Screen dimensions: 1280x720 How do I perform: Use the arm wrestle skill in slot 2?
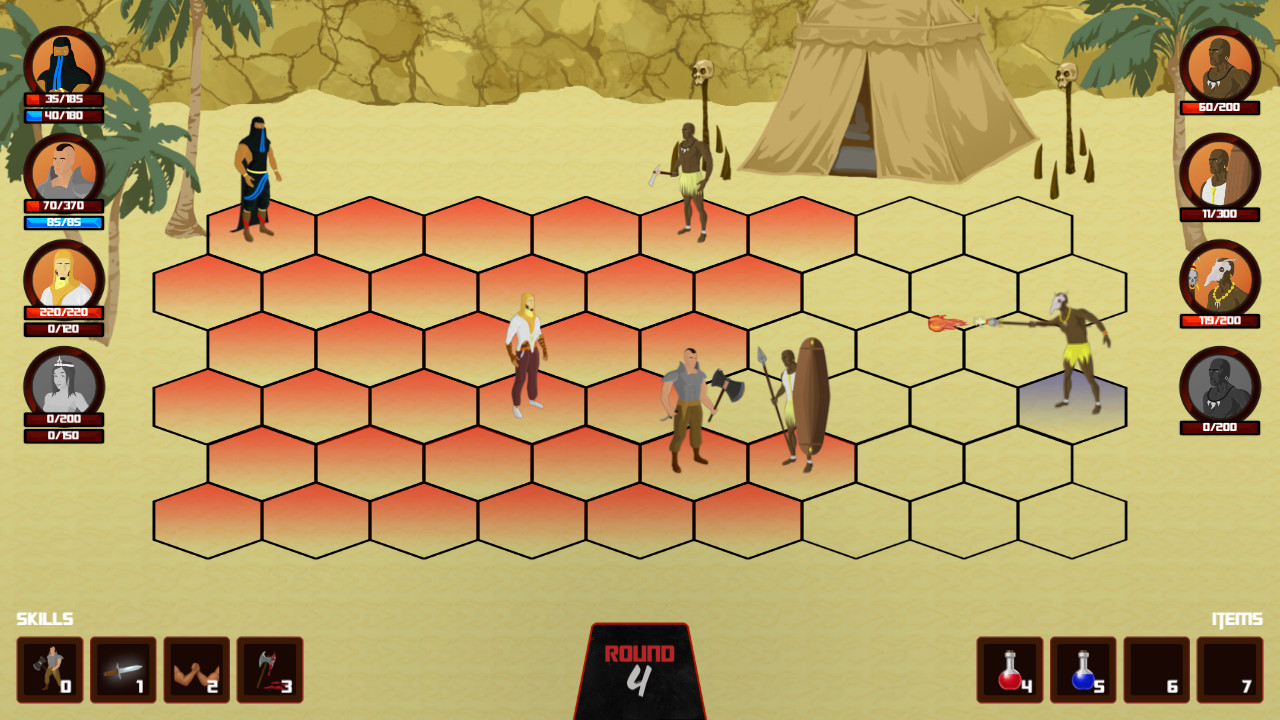click(196, 670)
